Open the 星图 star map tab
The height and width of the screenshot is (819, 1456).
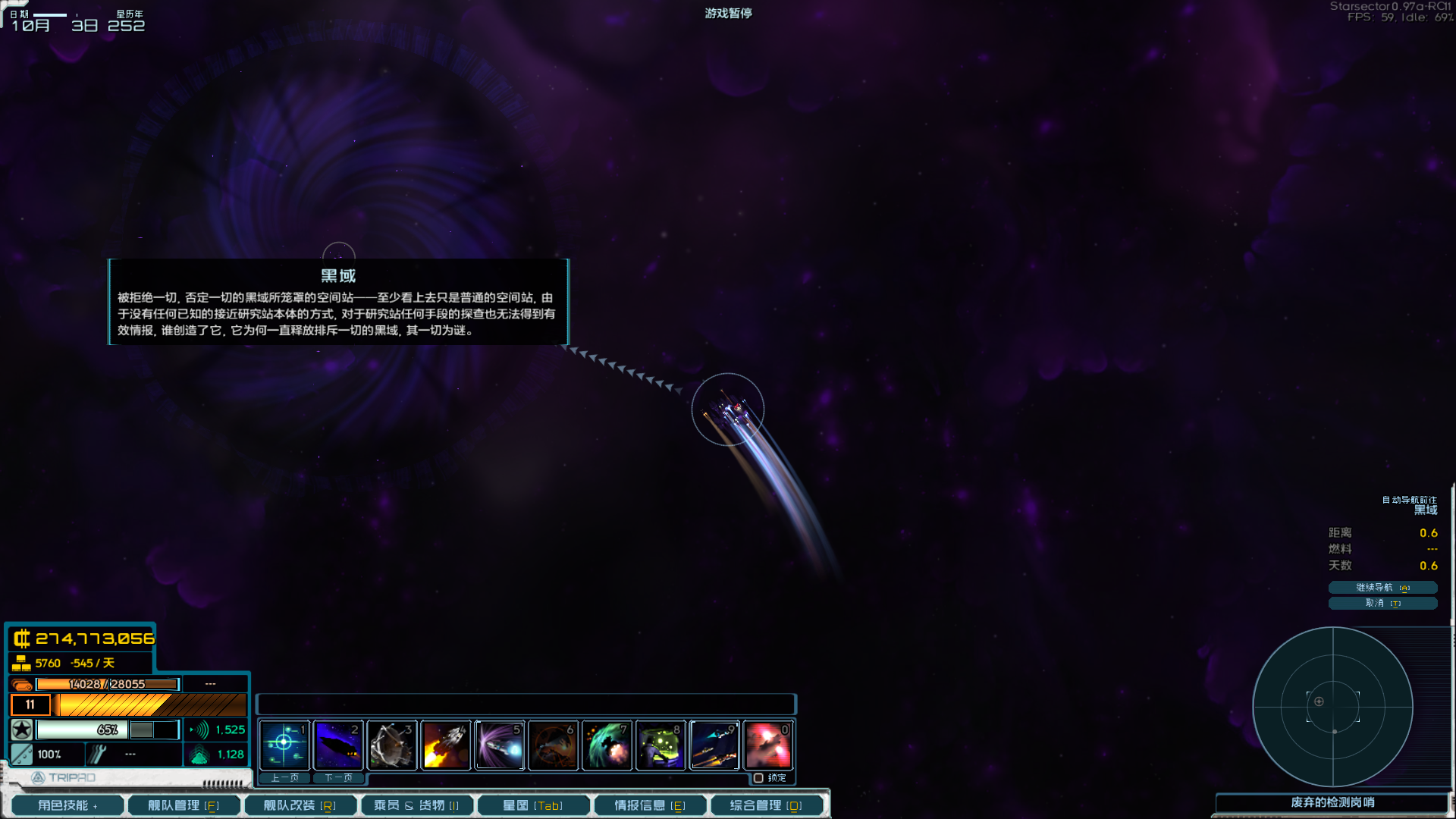[x=533, y=805]
